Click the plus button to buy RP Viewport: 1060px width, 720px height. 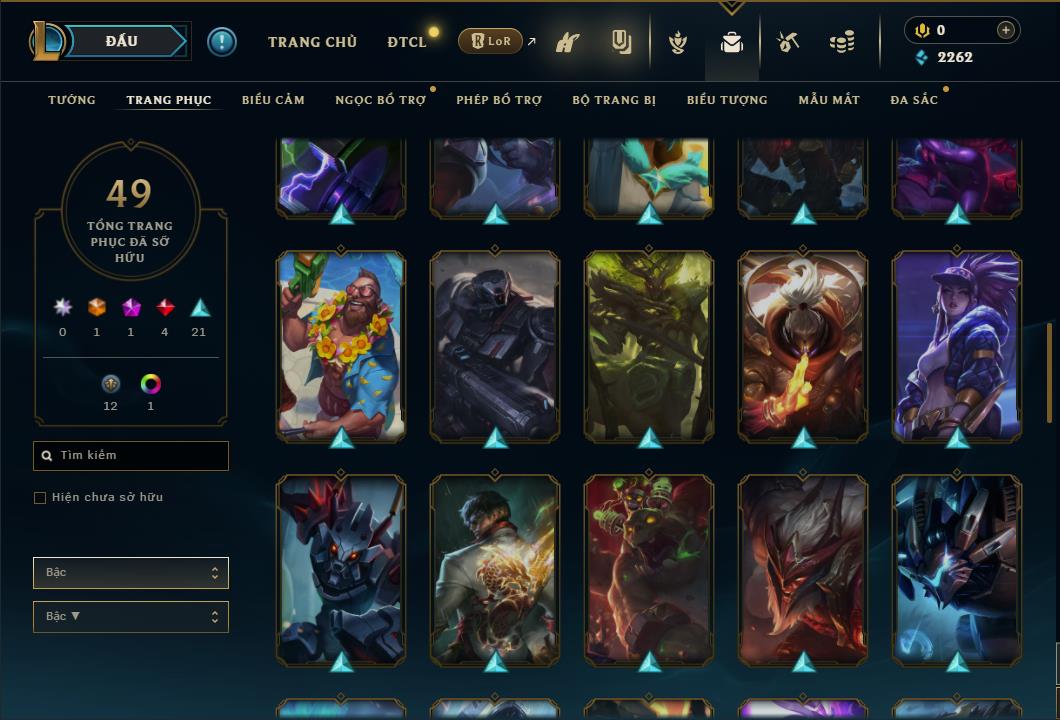pyautogui.click(x=1006, y=30)
